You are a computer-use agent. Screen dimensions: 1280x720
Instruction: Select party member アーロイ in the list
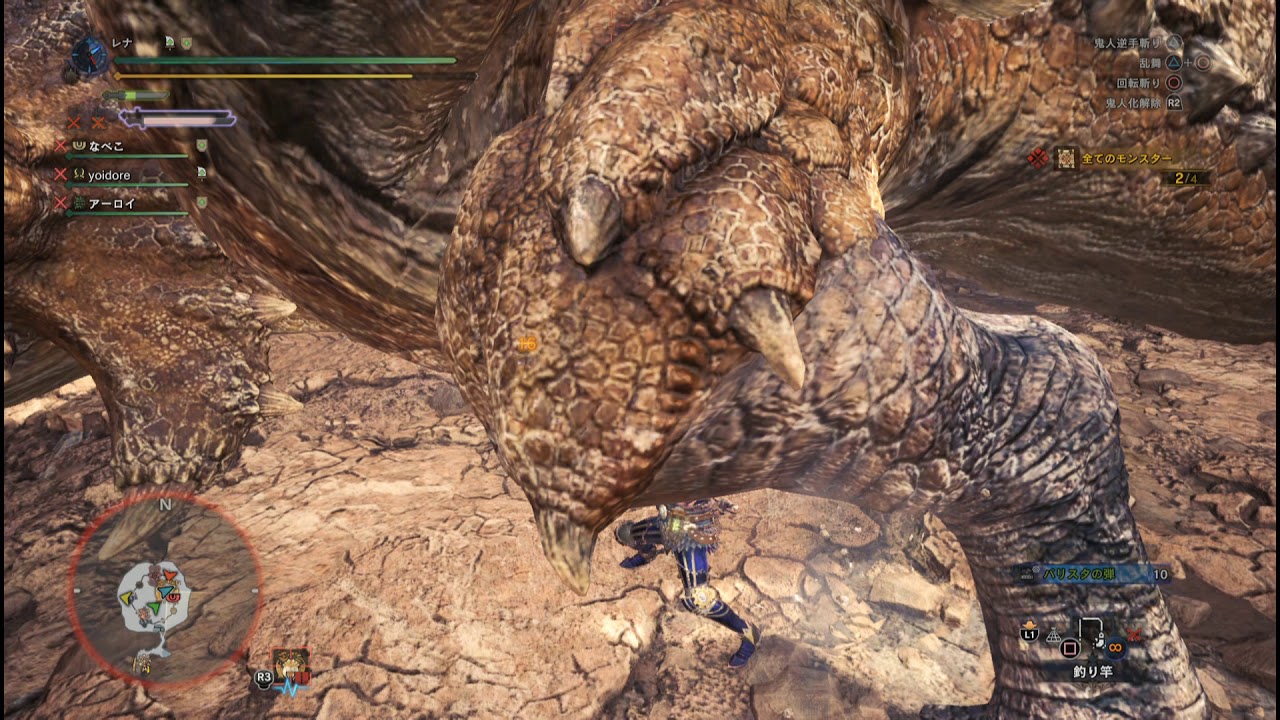(x=112, y=203)
